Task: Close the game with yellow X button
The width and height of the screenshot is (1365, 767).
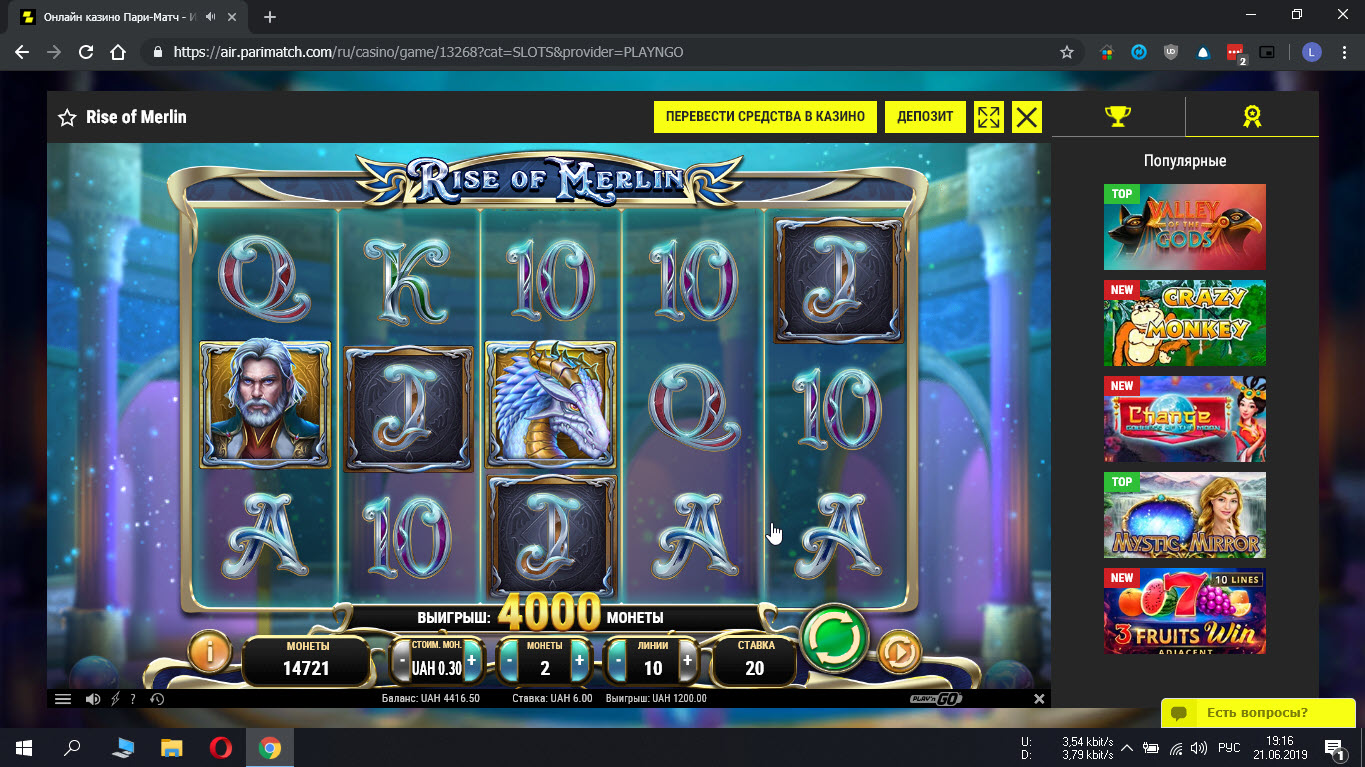Action: coord(1026,117)
